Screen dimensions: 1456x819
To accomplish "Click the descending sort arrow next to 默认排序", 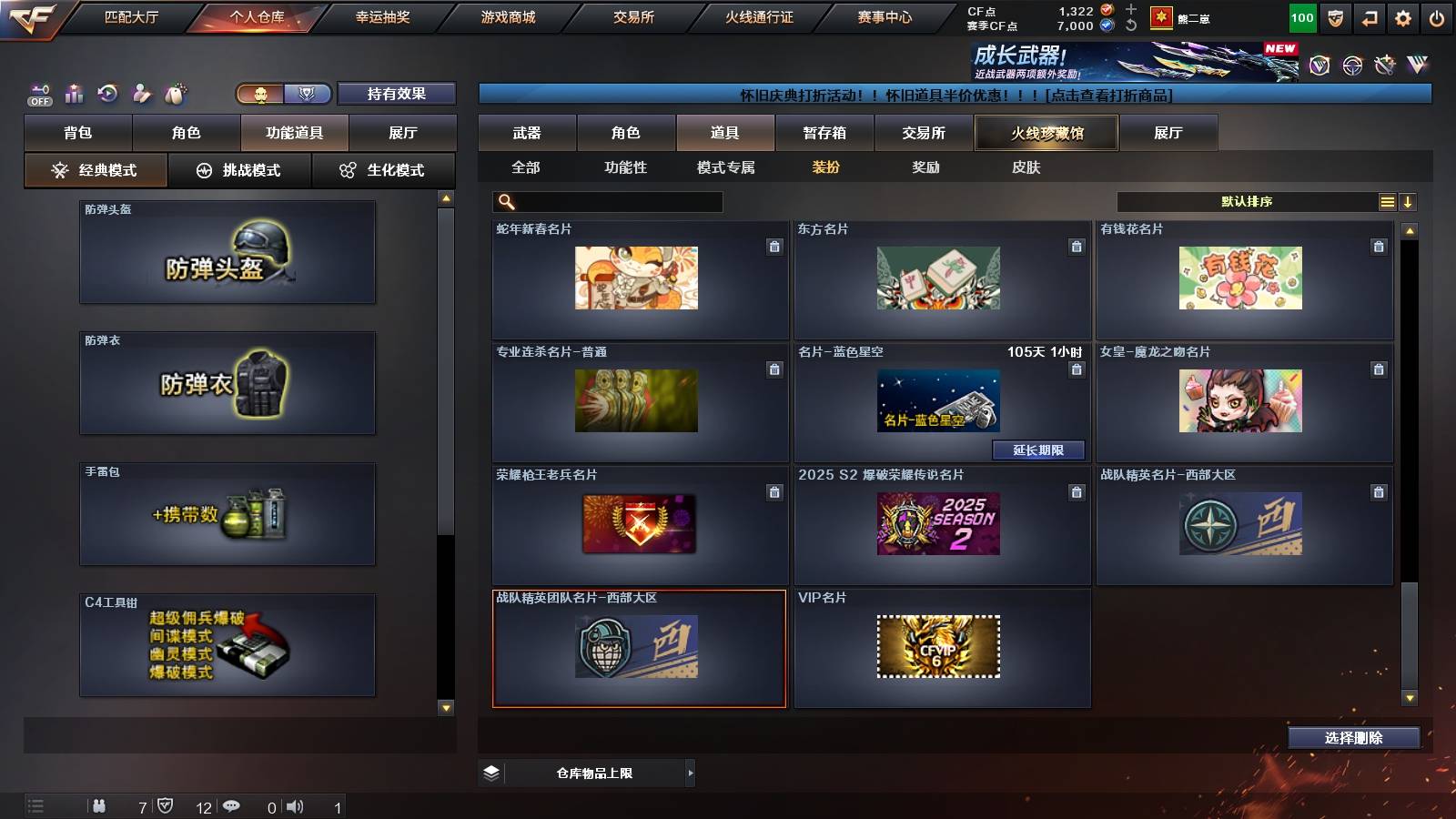I will [1410, 201].
